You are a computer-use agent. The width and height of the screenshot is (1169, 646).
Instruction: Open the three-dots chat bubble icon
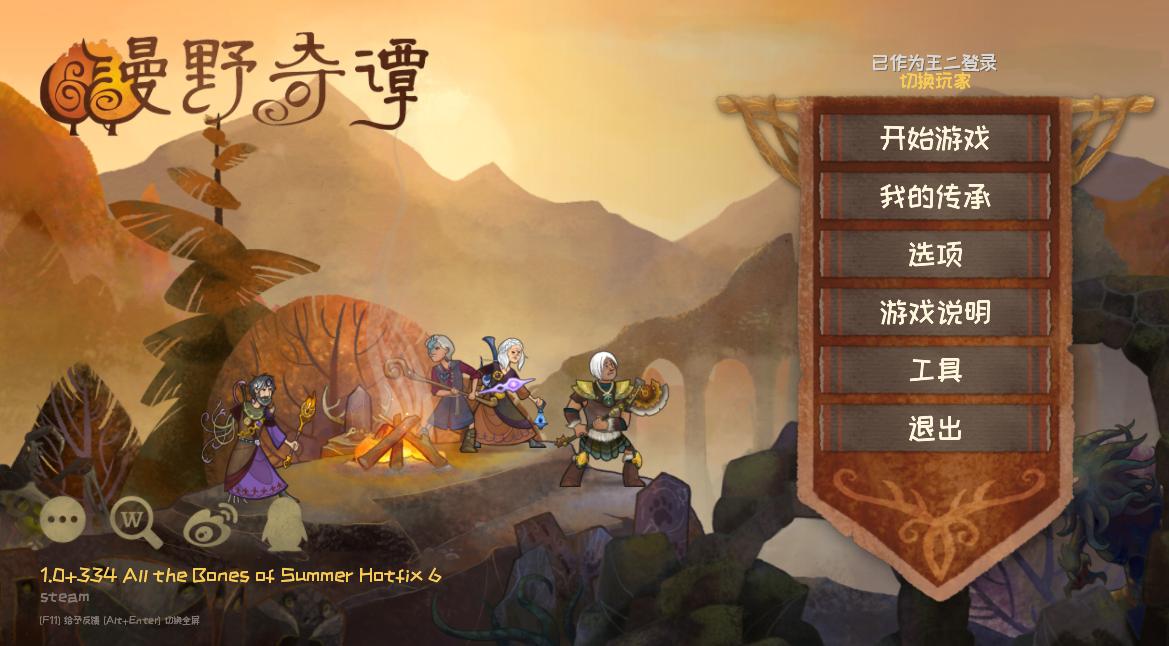62,520
